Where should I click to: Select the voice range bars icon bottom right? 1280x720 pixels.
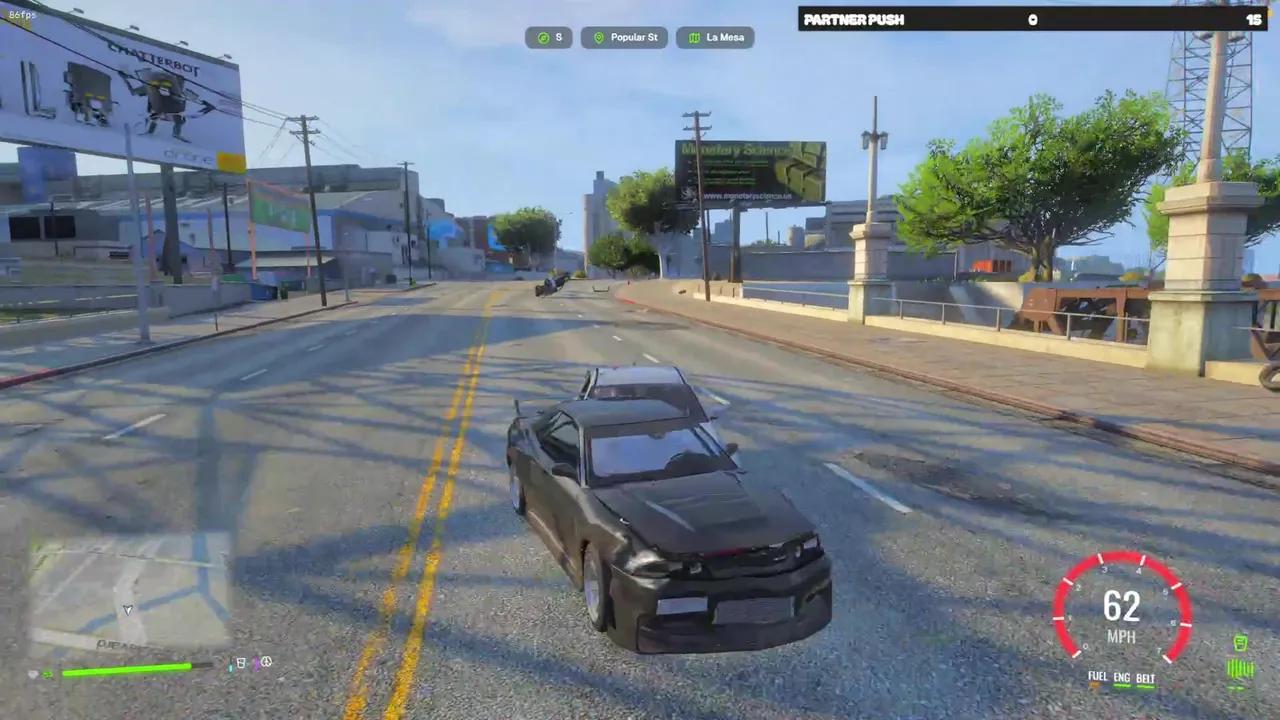coord(1239,667)
